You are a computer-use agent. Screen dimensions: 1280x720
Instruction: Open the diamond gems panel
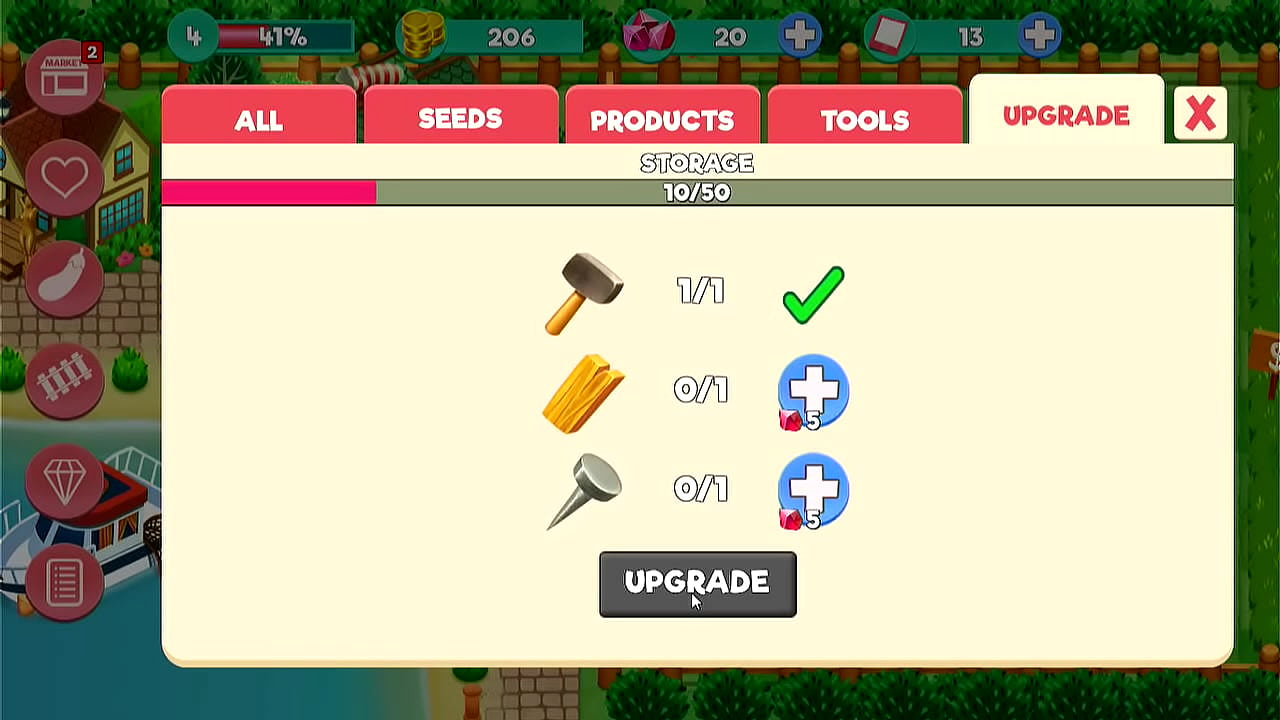tap(64, 482)
